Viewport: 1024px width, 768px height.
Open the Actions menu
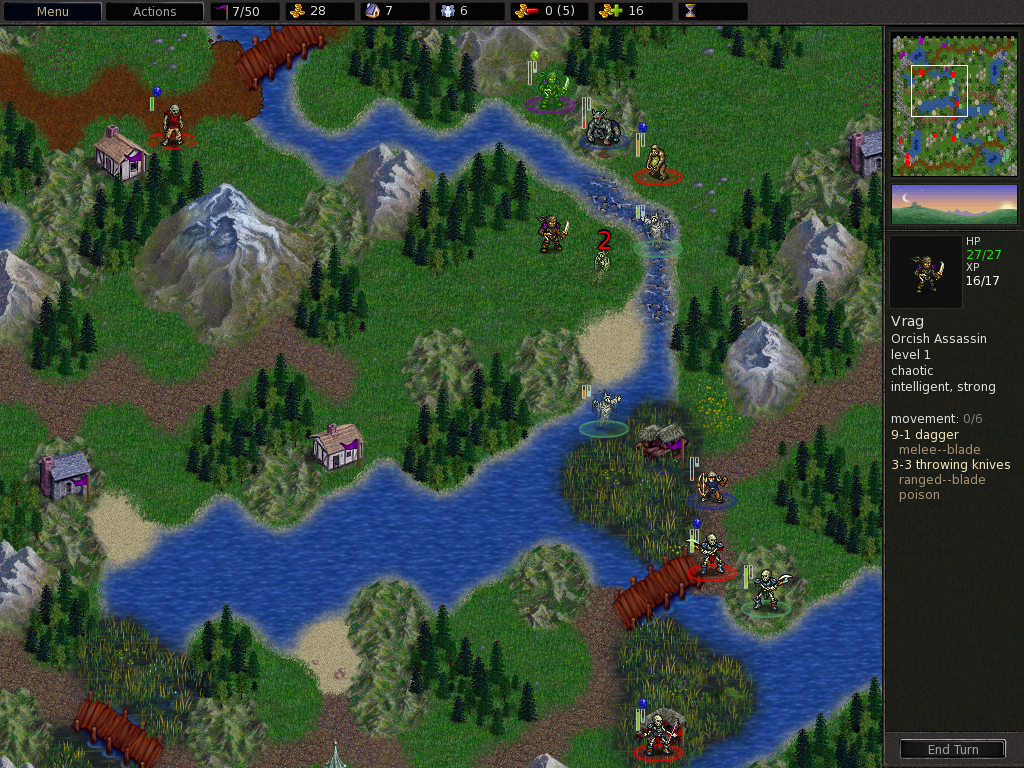[154, 12]
